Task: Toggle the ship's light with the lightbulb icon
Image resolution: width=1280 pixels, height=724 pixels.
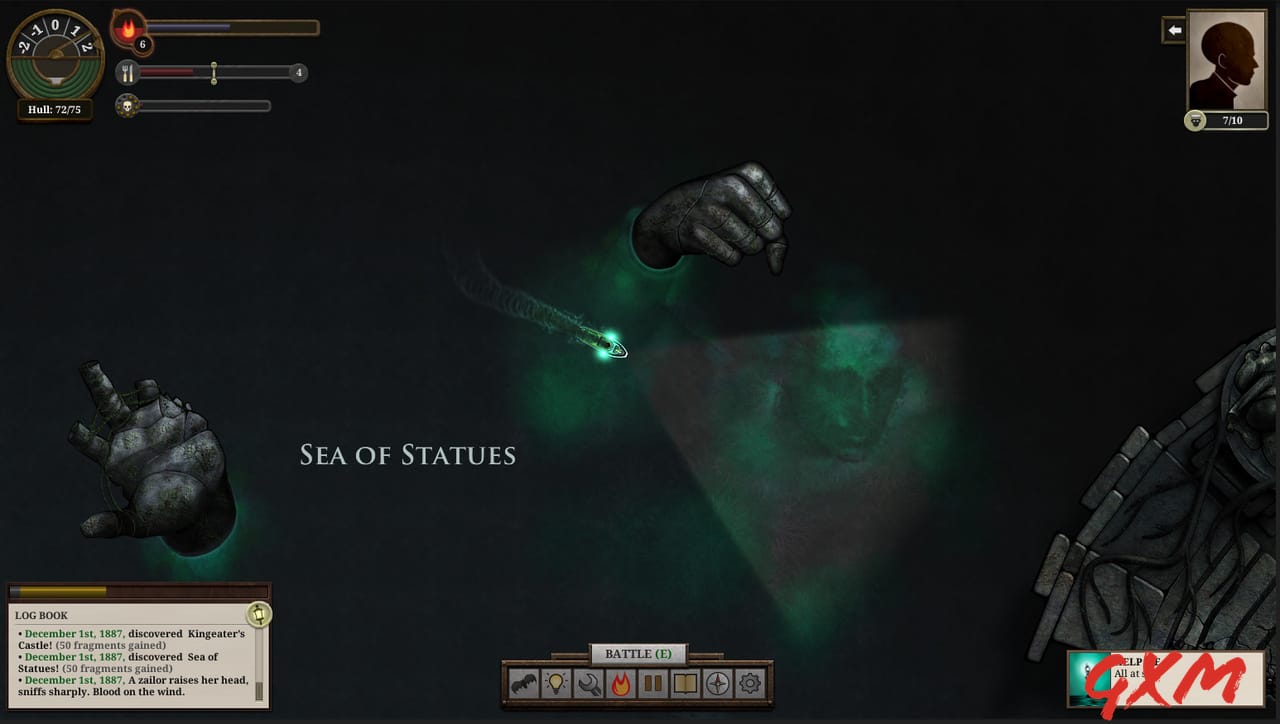Action: (556, 684)
